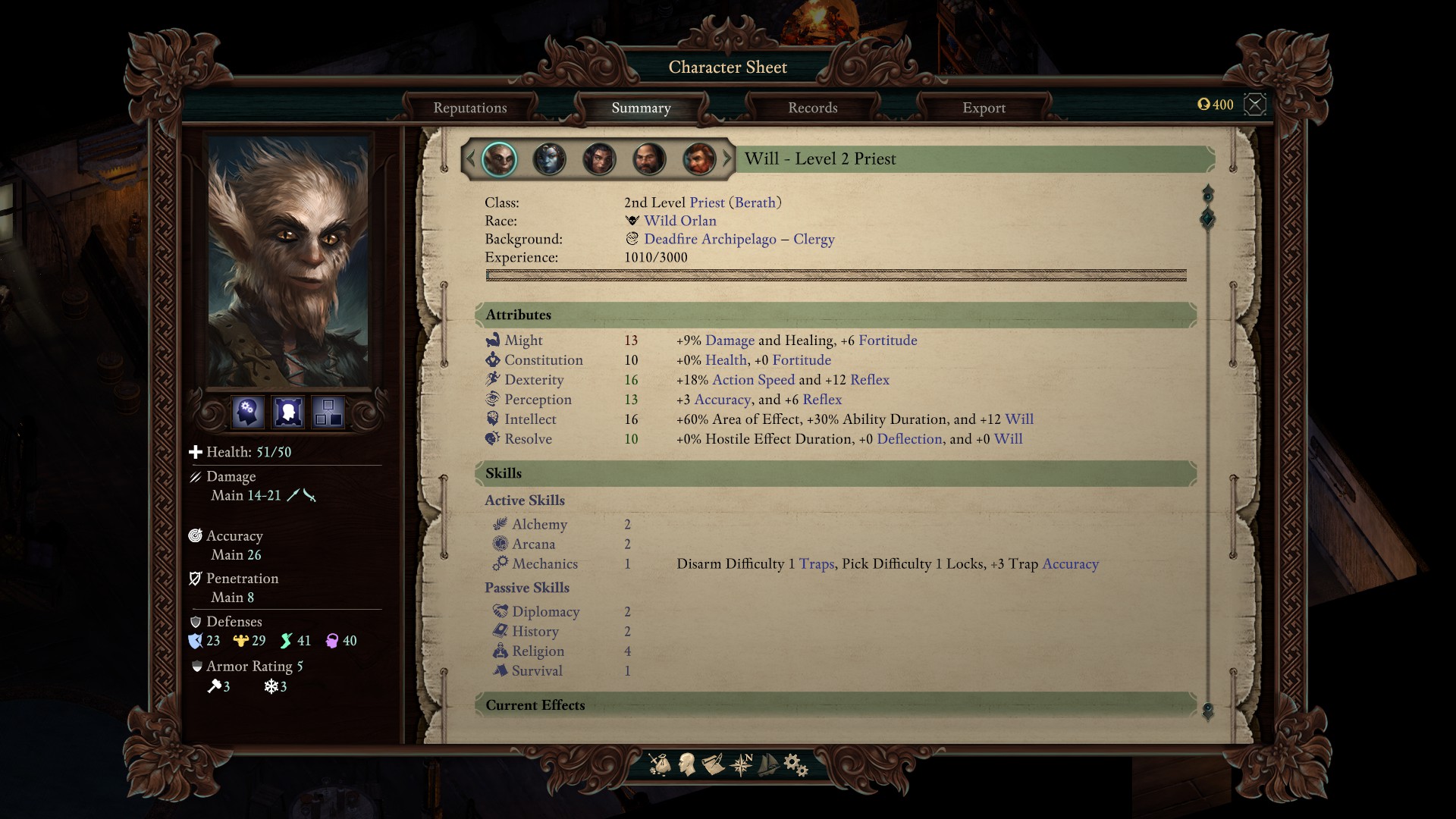Choose the red-bearded party member portrait
The width and height of the screenshot is (1456, 819).
coord(698,159)
